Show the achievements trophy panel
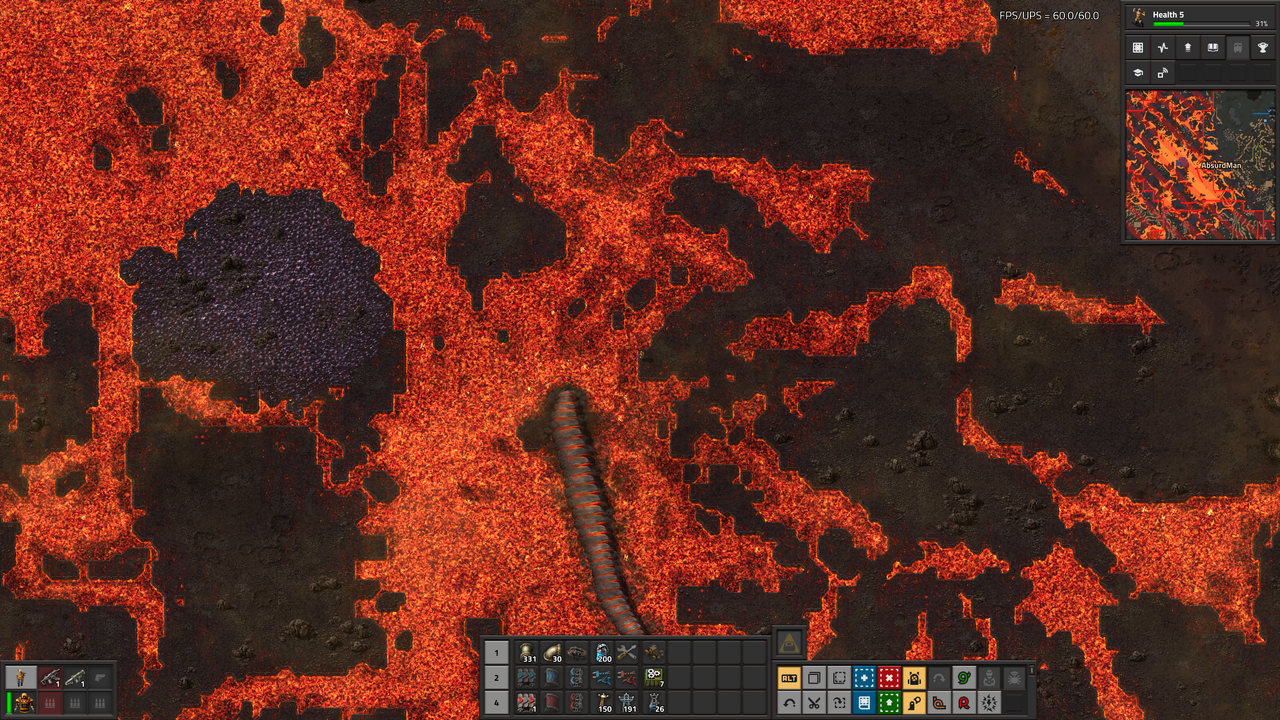Image resolution: width=1280 pixels, height=720 pixels. pos(1263,47)
